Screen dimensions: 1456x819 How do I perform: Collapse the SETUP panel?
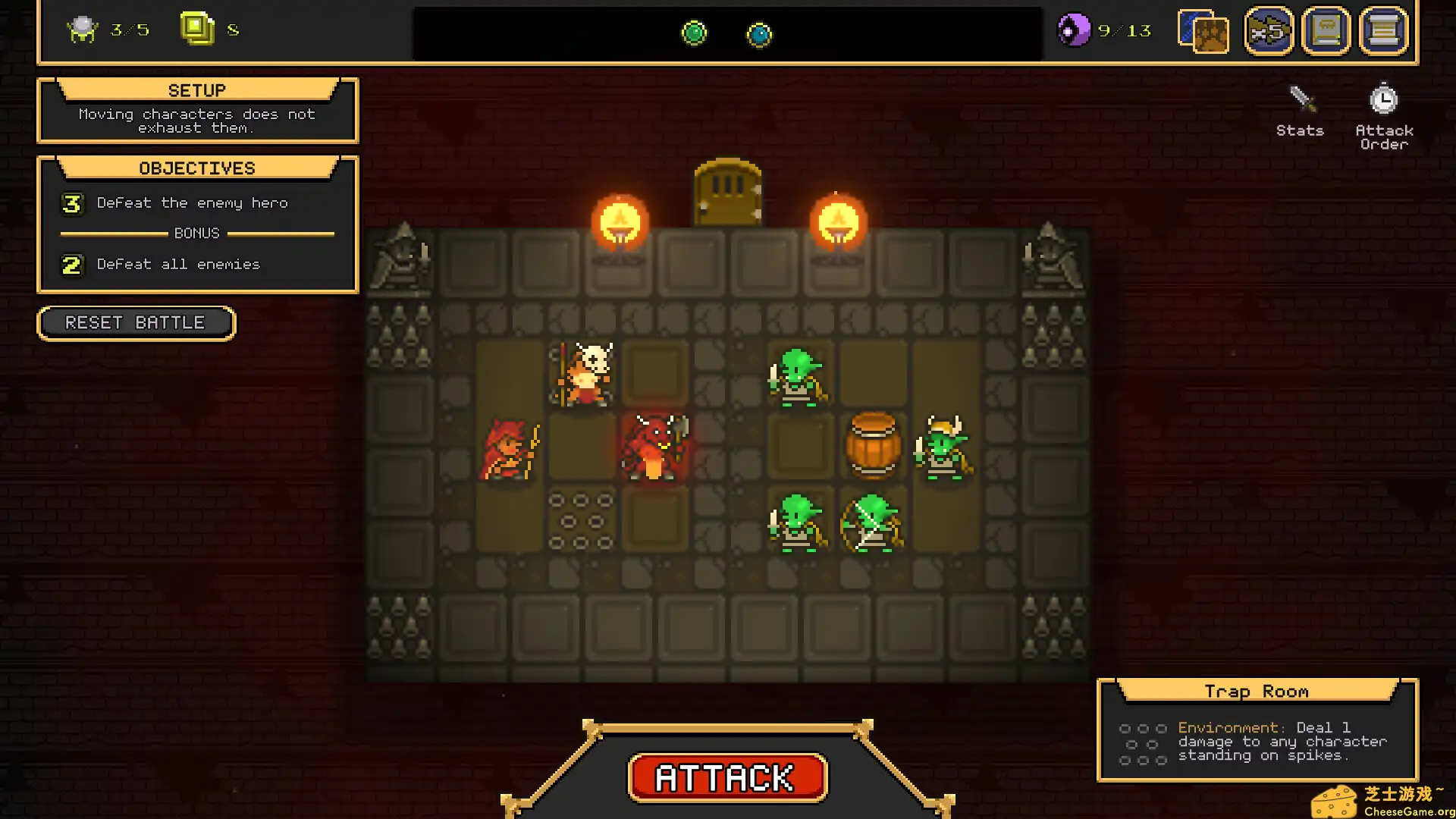pyautogui.click(x=196, y=89)
